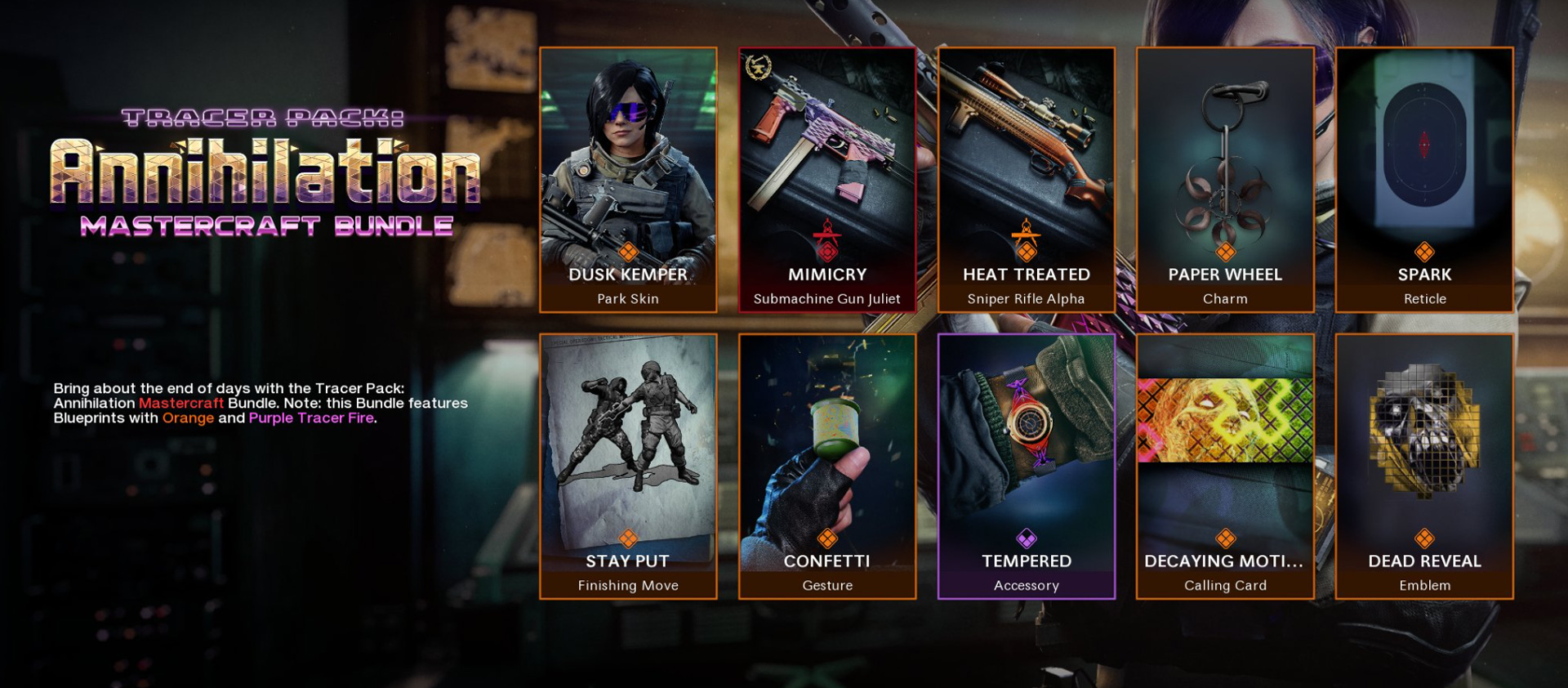The height and width of the screenshot is (688, 1568).
Task: Choose the Tempered accessory watch card
Action: [1027, 467]
